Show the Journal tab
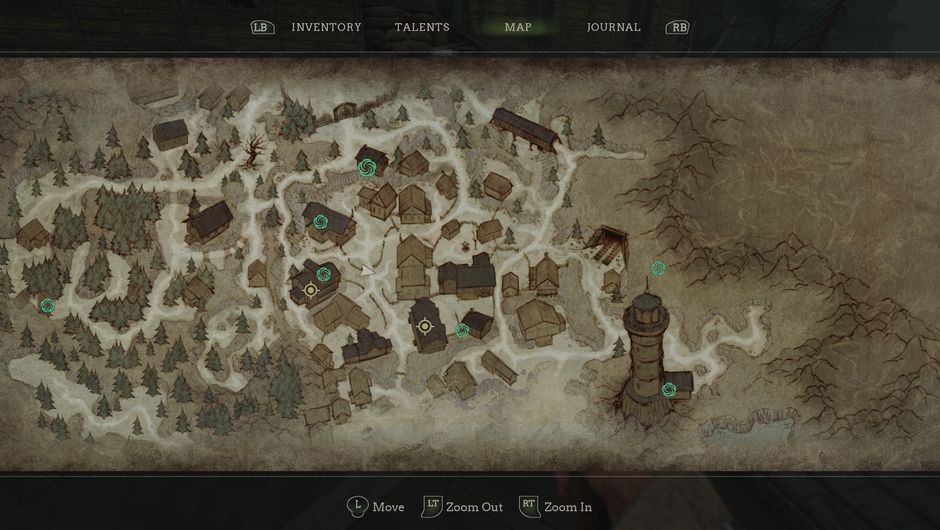 613,27
